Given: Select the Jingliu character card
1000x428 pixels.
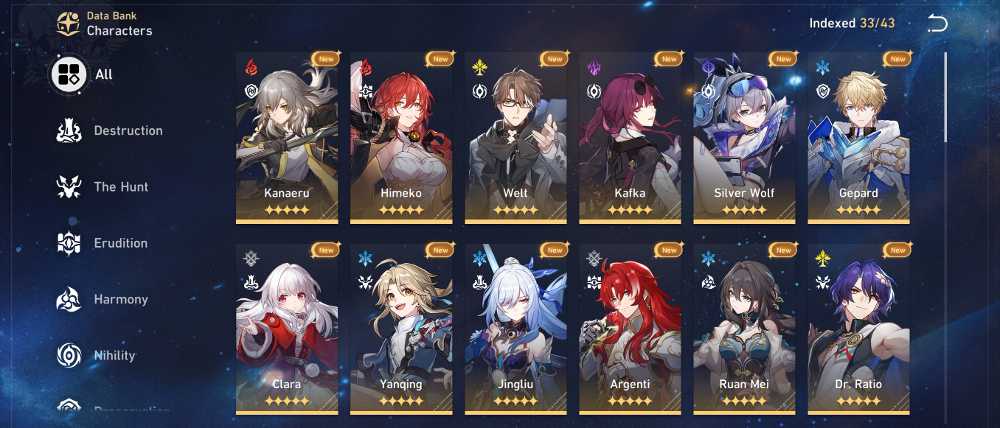Looking at the screenshot, I should (x=515, y=330).
